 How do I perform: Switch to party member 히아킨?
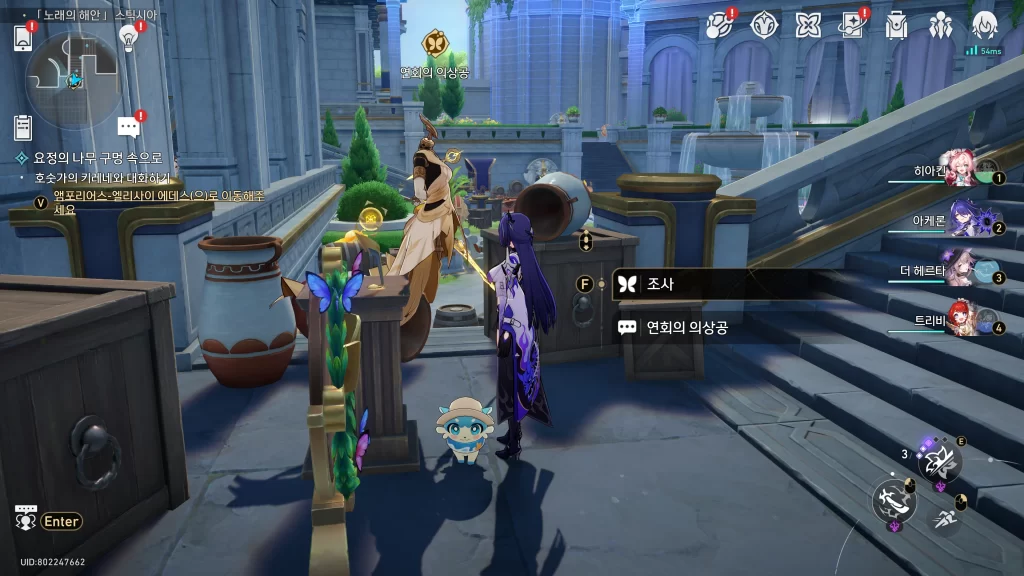[960, 173]
